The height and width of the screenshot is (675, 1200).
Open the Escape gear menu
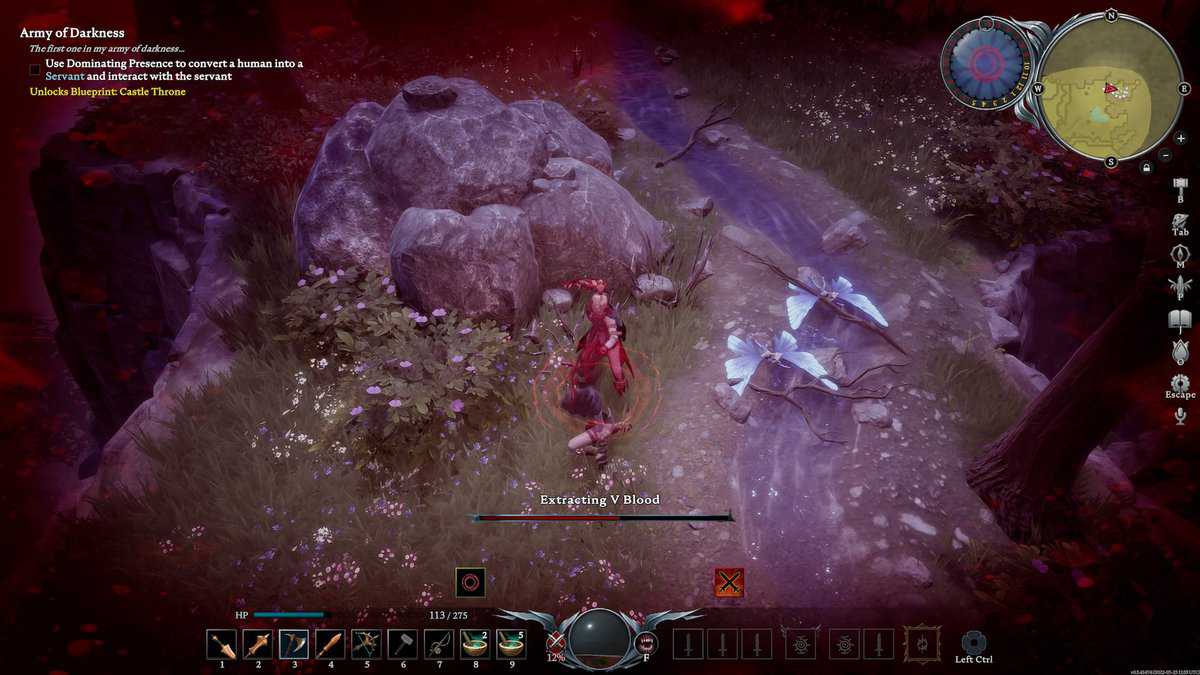point(1180,383)
